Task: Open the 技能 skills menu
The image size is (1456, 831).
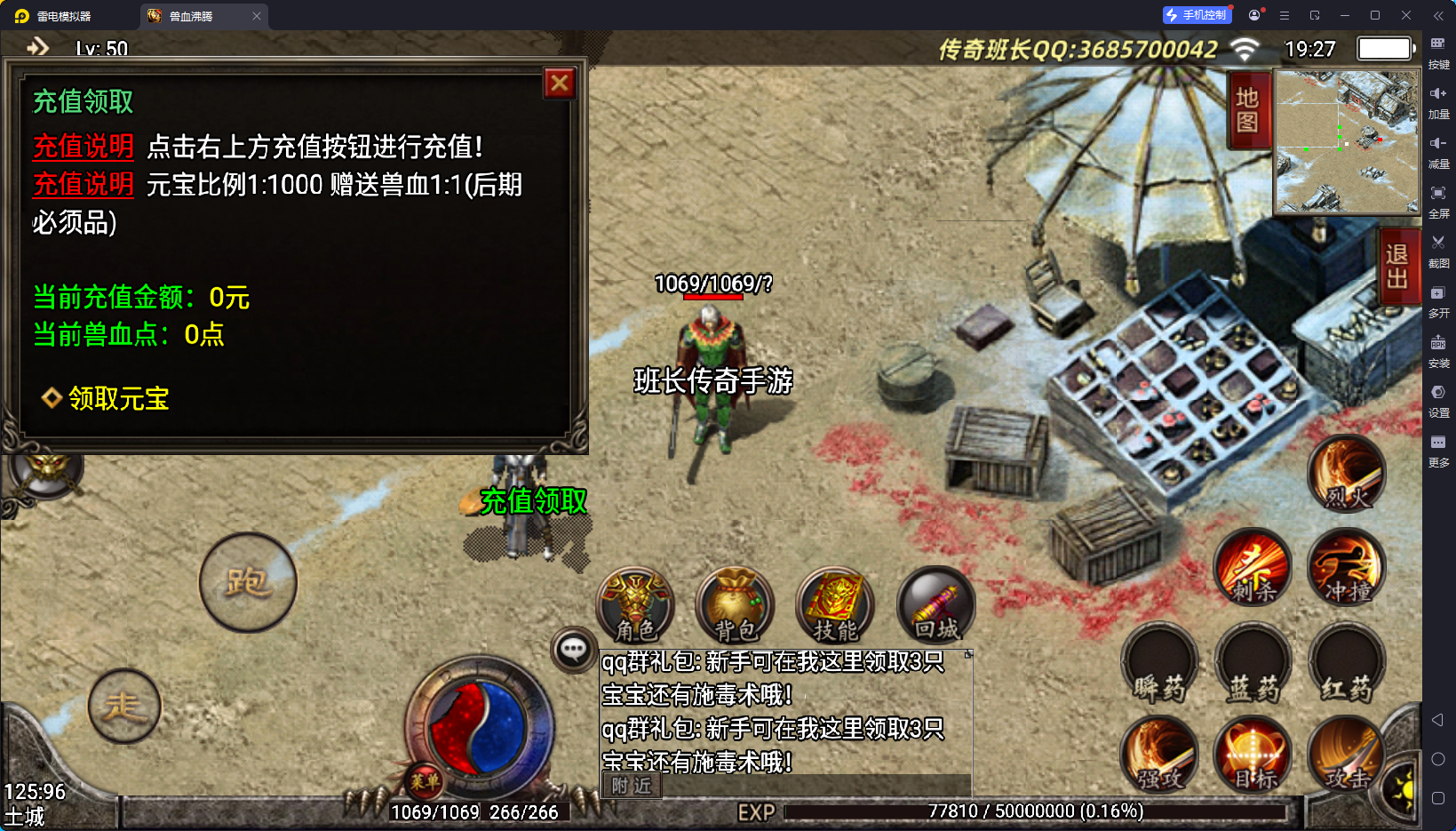Action: [835, 605]
